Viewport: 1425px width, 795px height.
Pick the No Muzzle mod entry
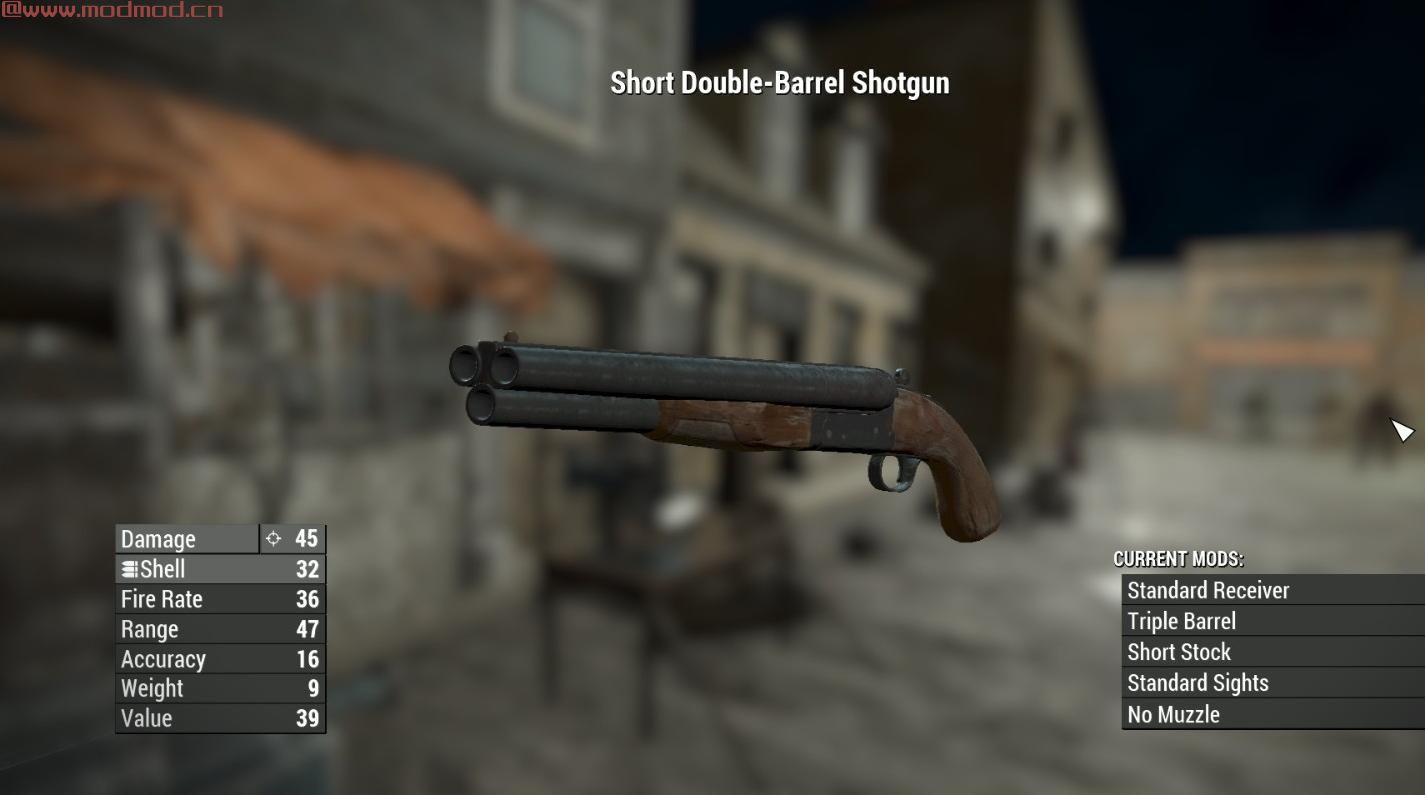[x=1173, y=714]
